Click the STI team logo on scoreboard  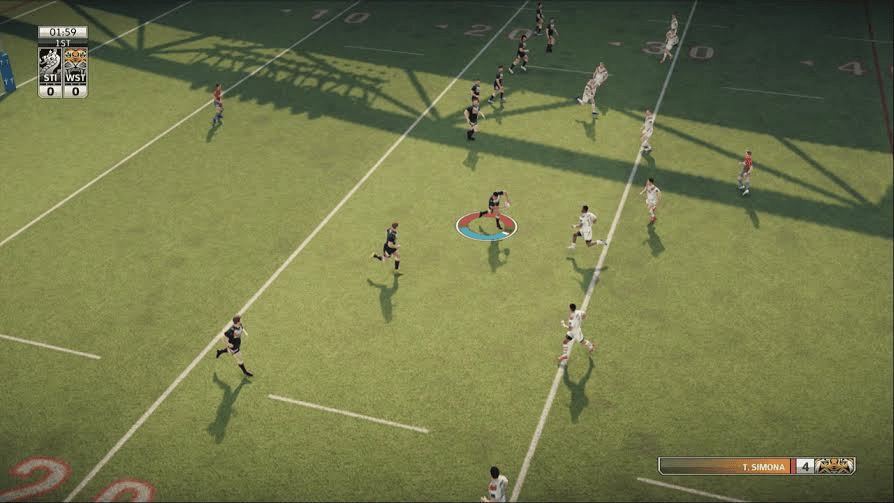pyautogui.click(x=50, y=60)
